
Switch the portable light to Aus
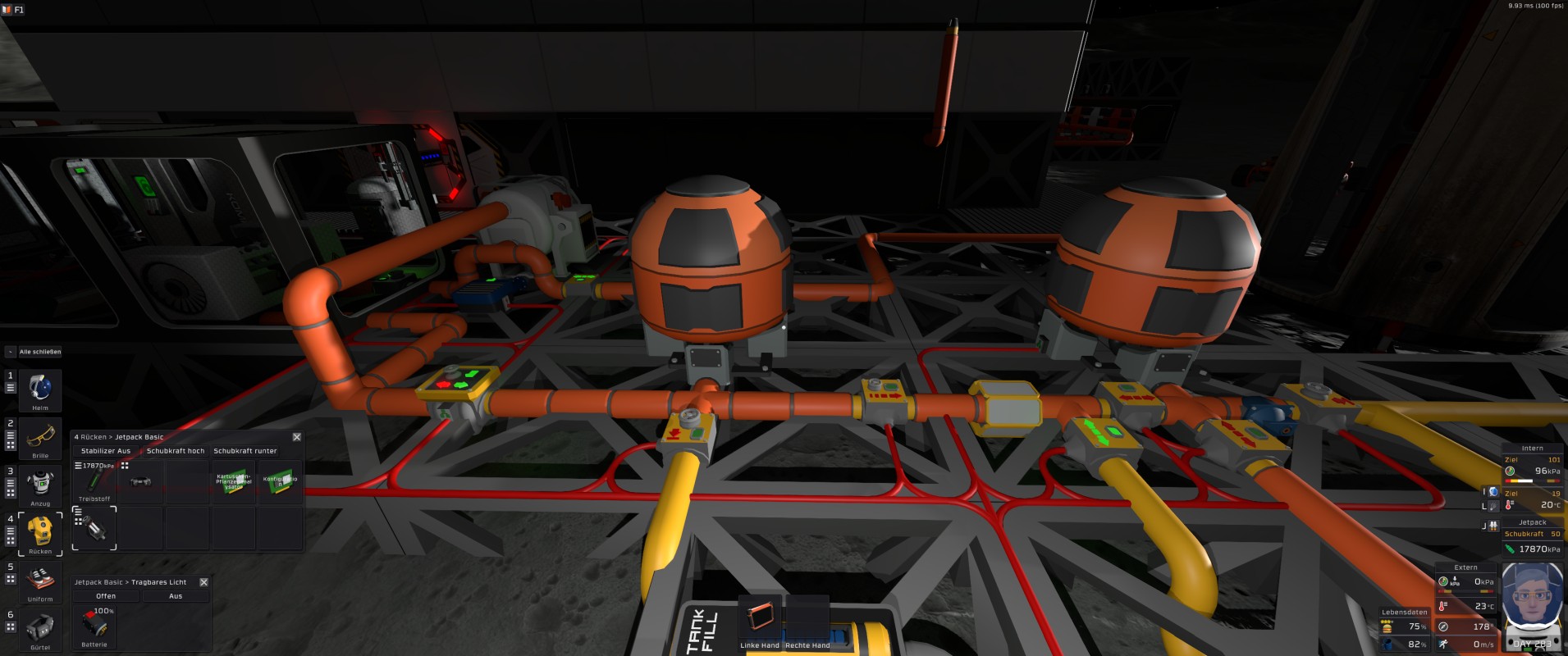tap(176, 596)
